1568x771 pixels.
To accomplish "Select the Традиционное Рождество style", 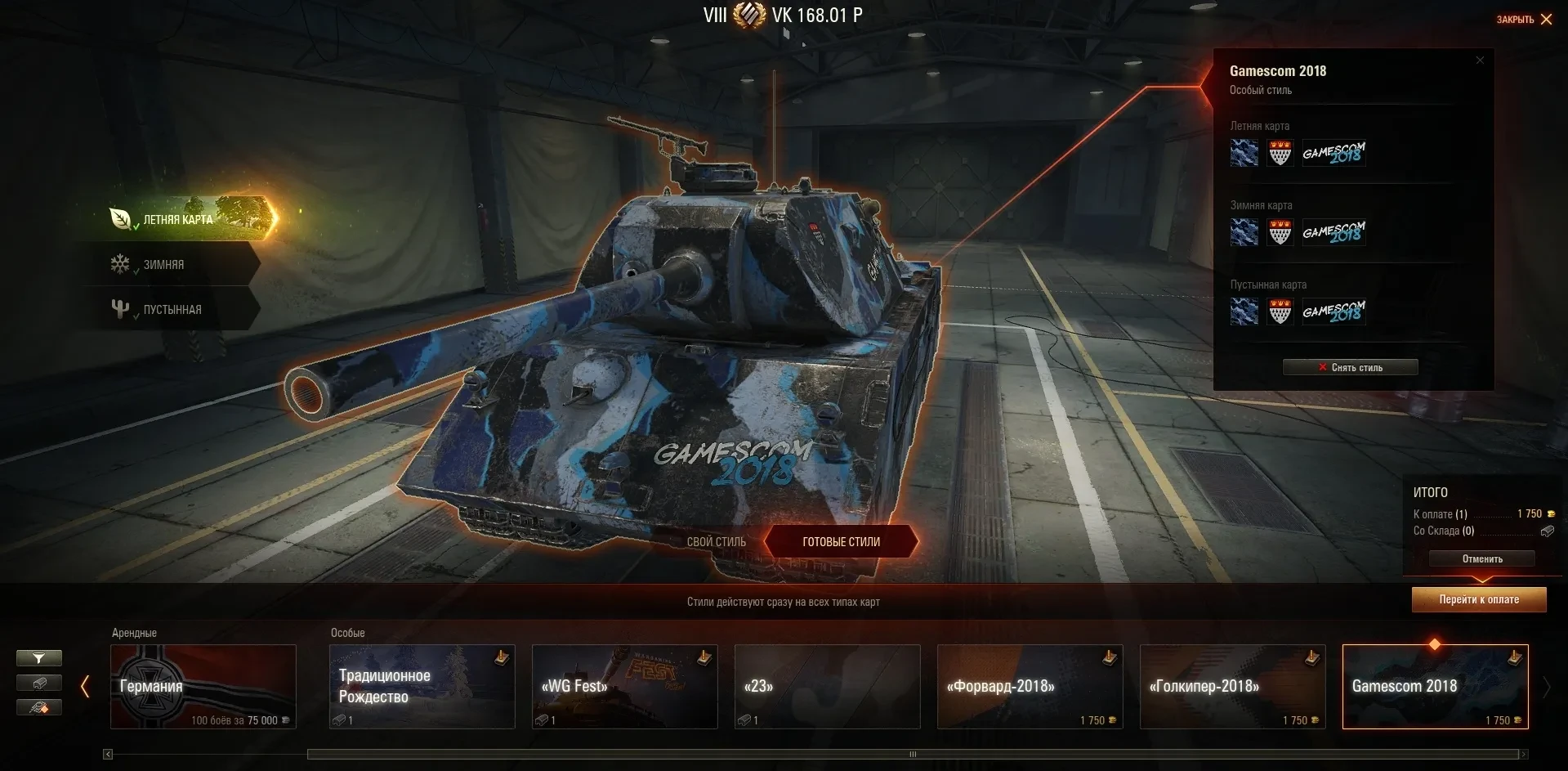I will point(422,686).
